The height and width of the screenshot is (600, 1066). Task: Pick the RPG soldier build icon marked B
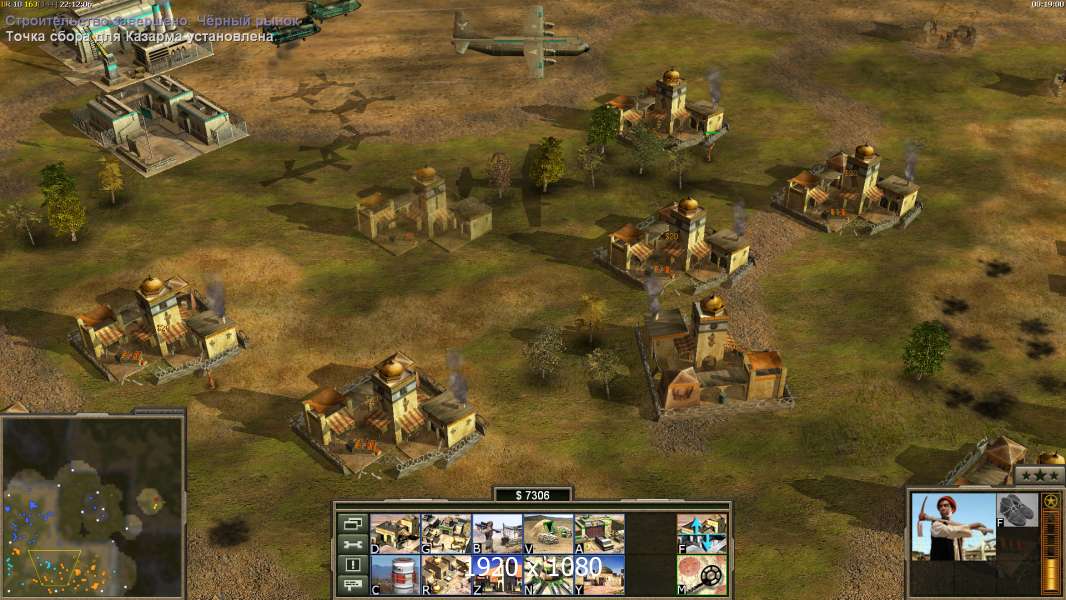click(497, 533)
